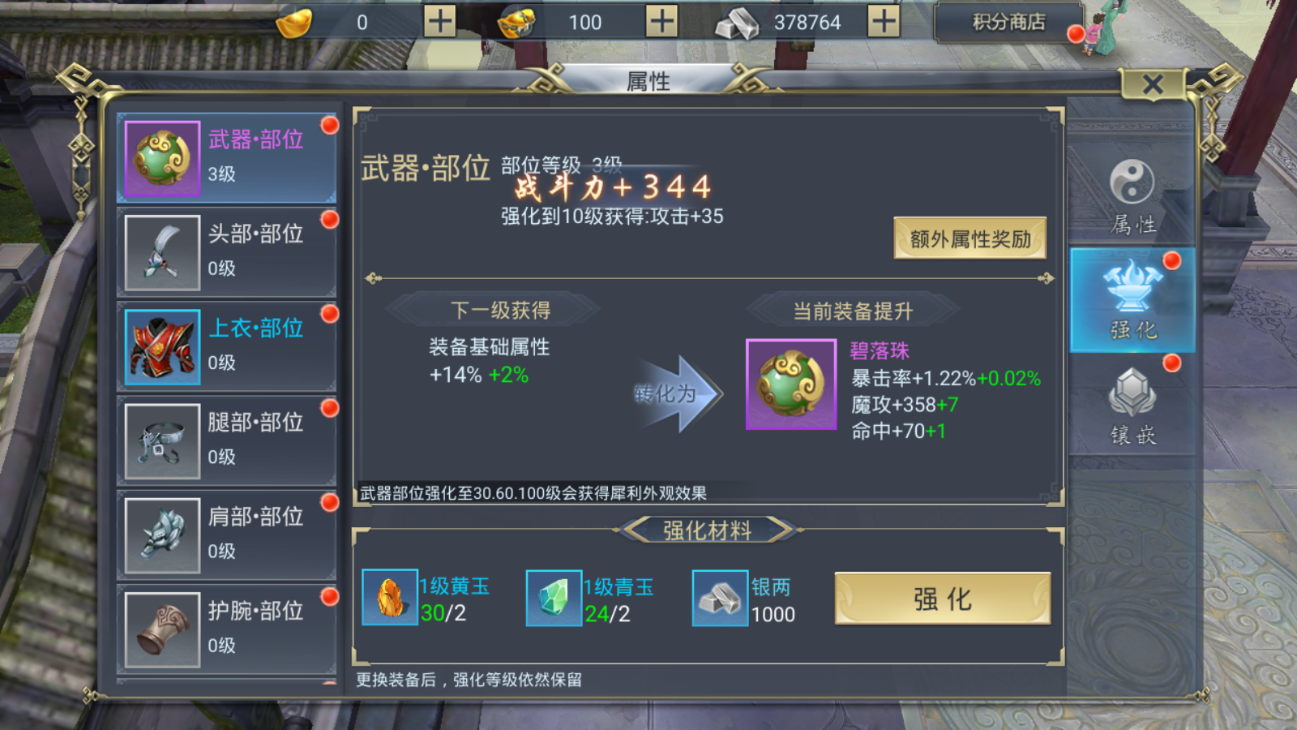Click the 护腕·部位 bracer icon

coord(161,628)
